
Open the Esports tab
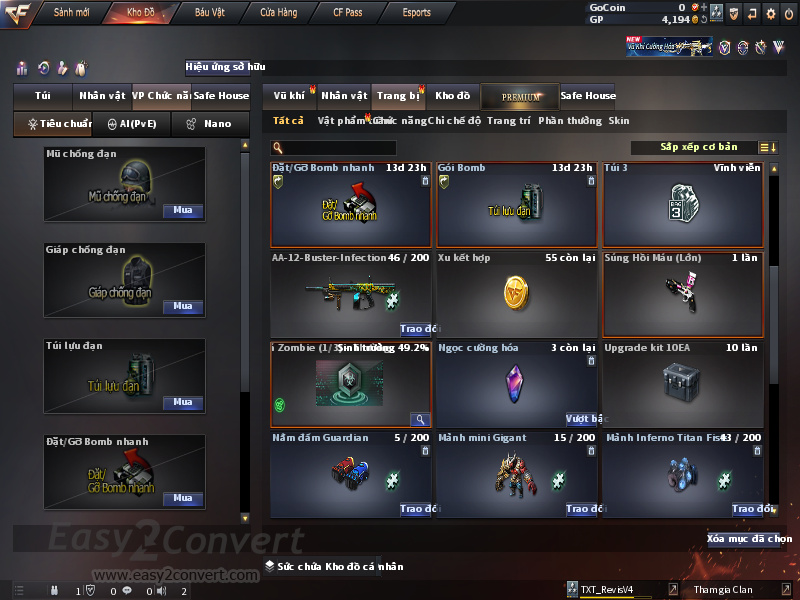pyautogui.click(x=416, y=12)
